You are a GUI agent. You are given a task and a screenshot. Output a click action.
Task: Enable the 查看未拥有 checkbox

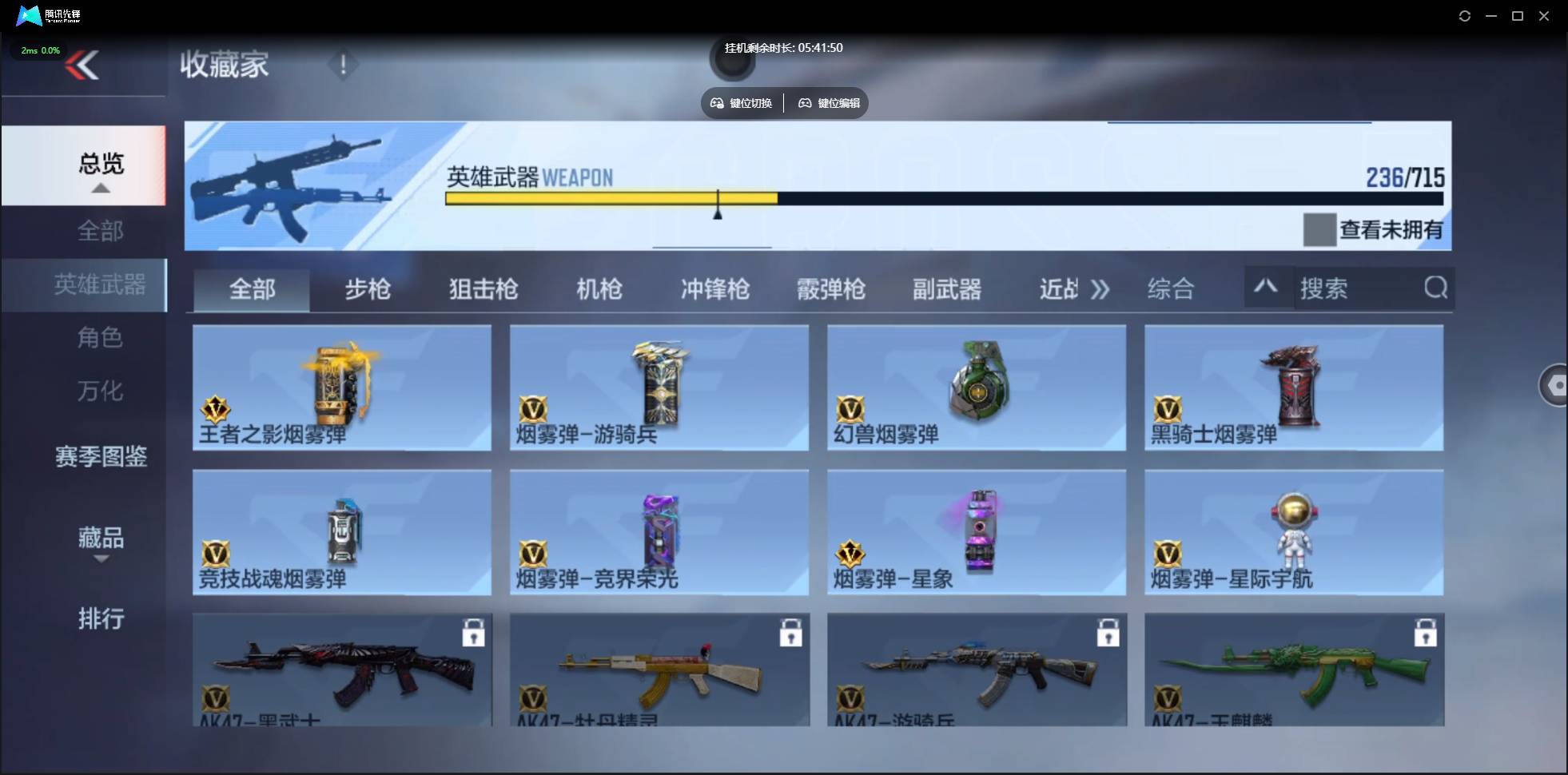pos(1319,229)
